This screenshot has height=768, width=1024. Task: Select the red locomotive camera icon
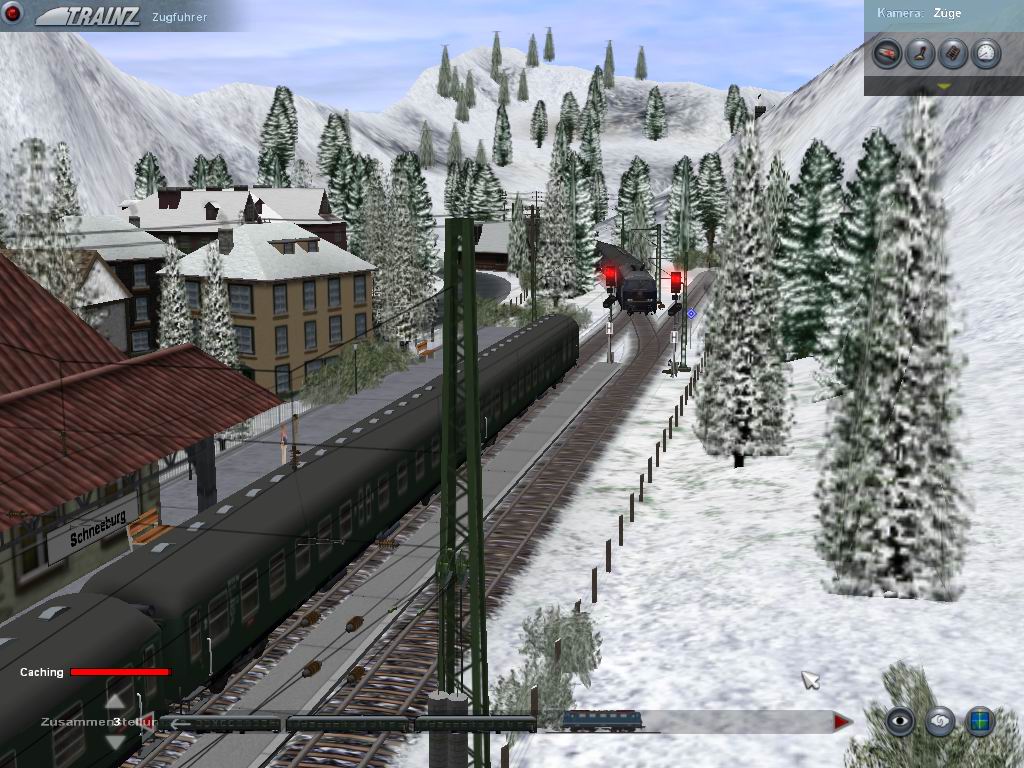886,53
